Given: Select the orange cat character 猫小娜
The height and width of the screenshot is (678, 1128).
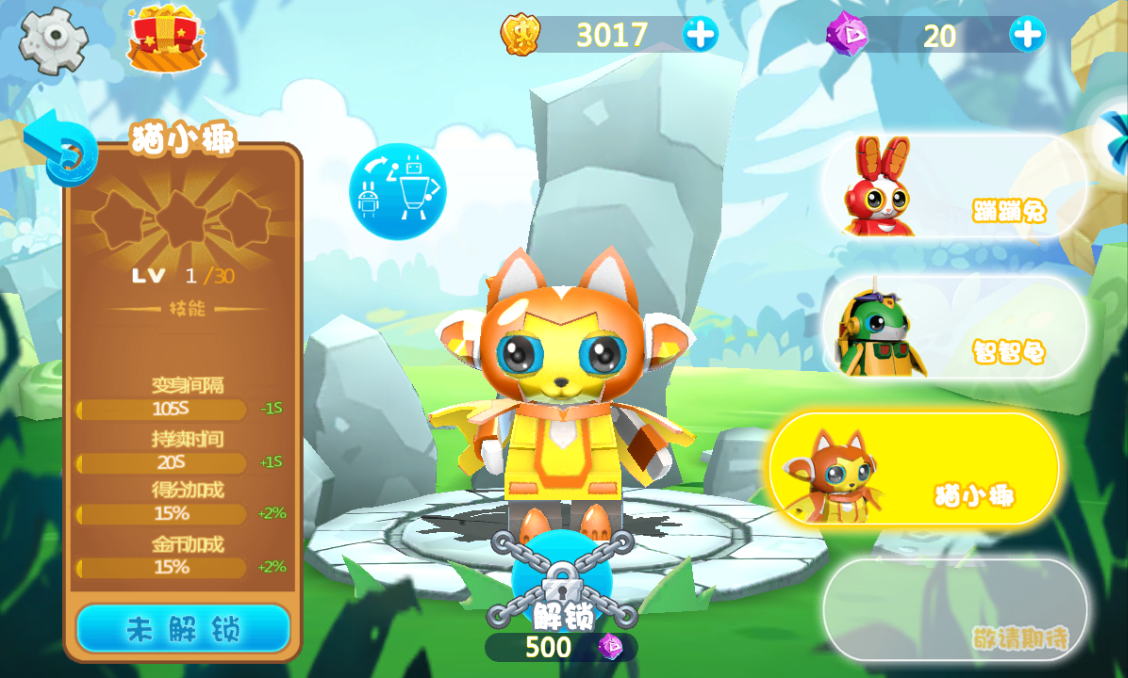Looking at the screenshot, I should [913, 468].
